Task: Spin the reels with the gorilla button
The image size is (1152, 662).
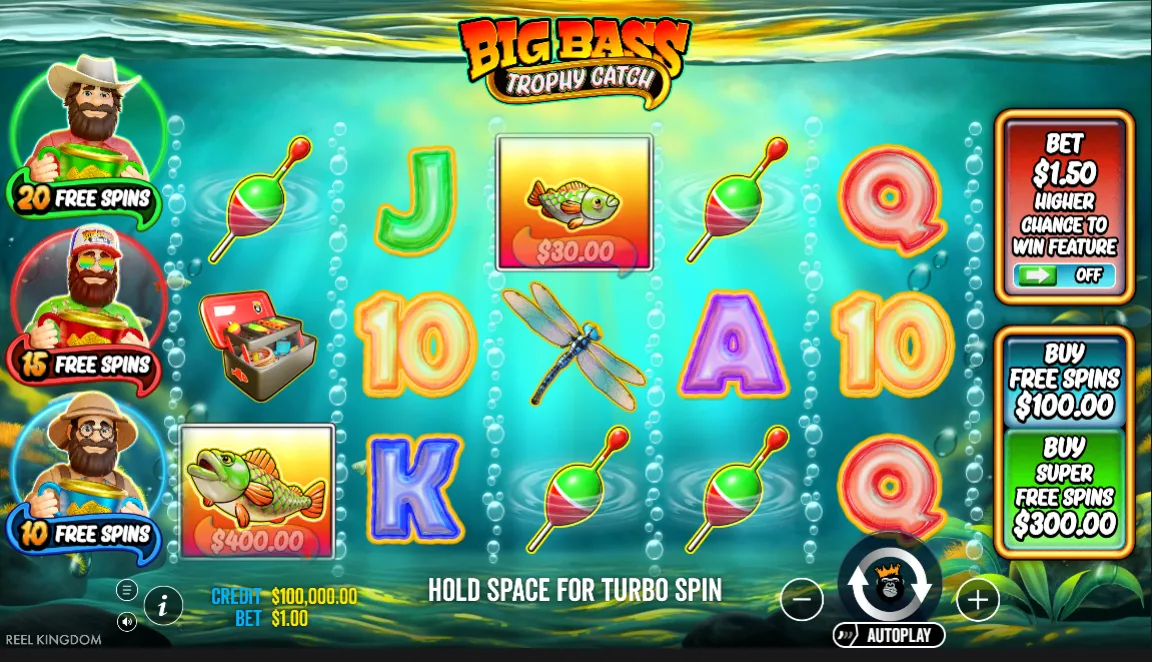Action: tap(889, 585)
